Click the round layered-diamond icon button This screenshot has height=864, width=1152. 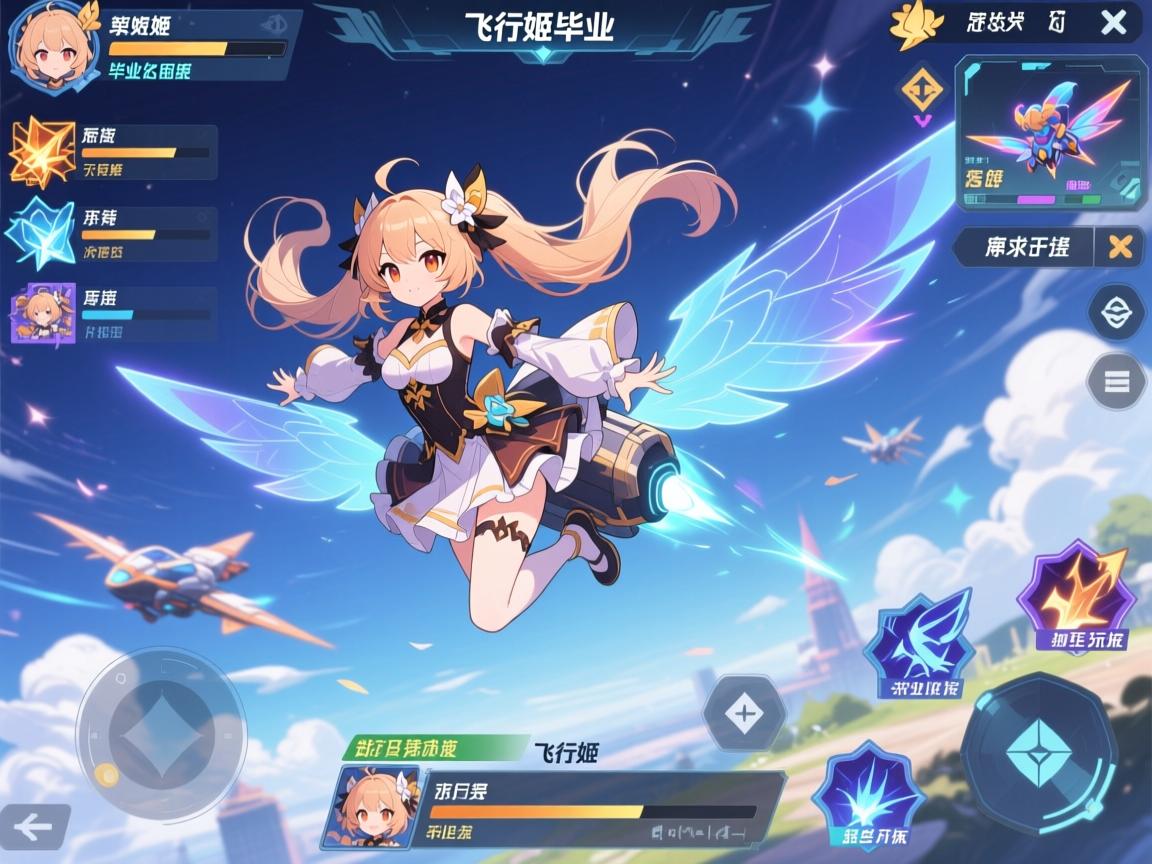pos(1116,312)
